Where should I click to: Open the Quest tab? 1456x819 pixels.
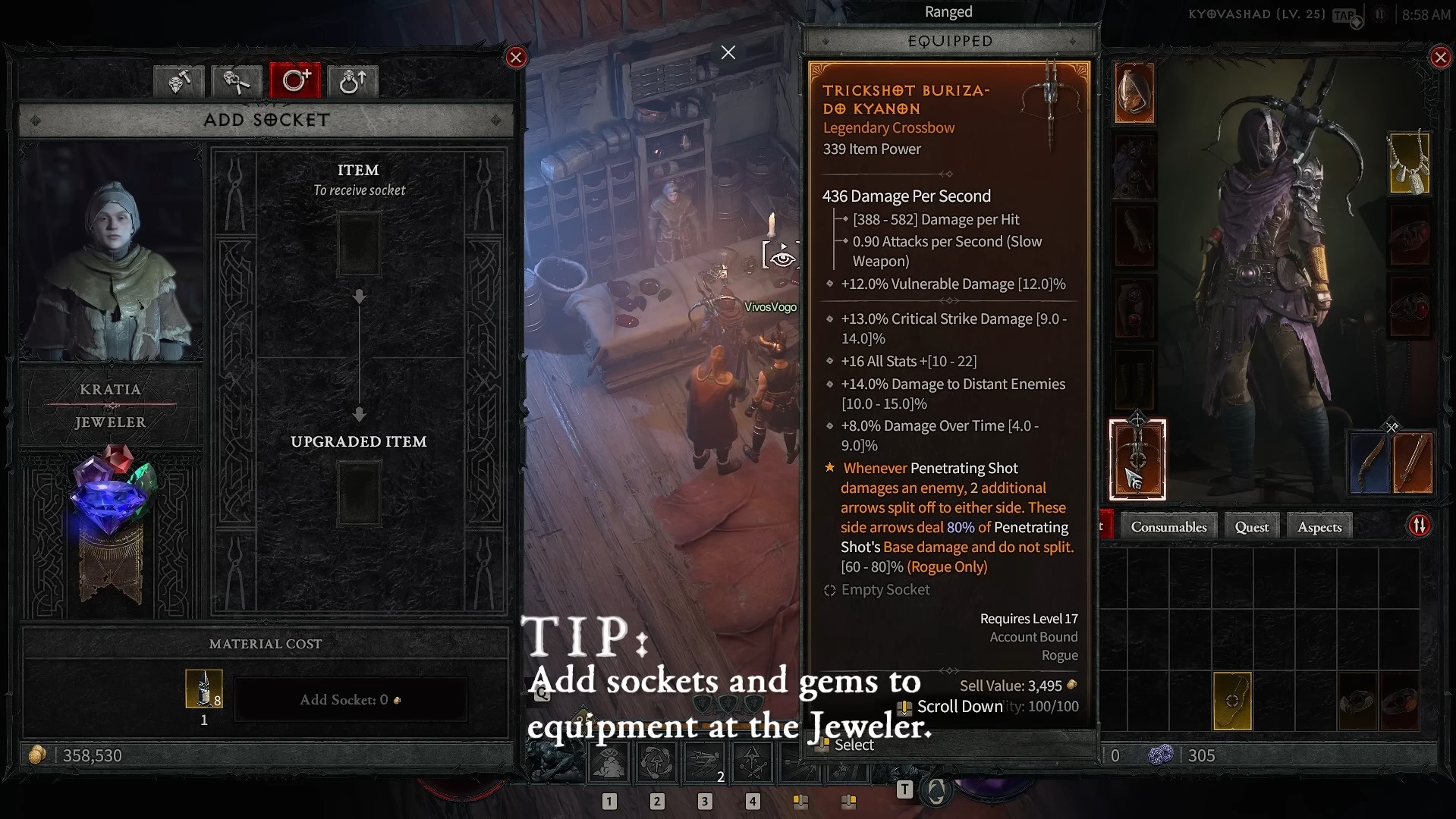coord(1250,526)
